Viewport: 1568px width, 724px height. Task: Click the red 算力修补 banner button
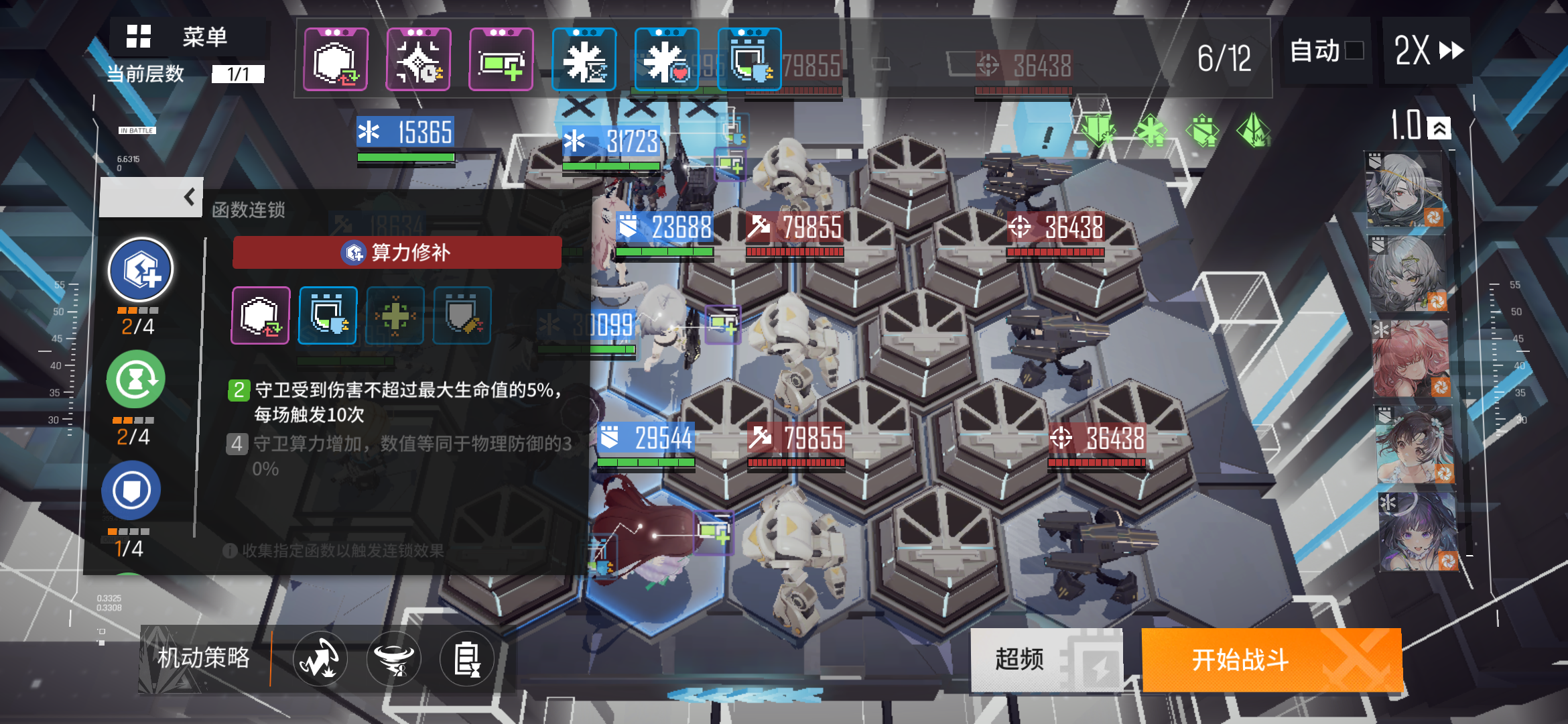click(x=397, y=252)
